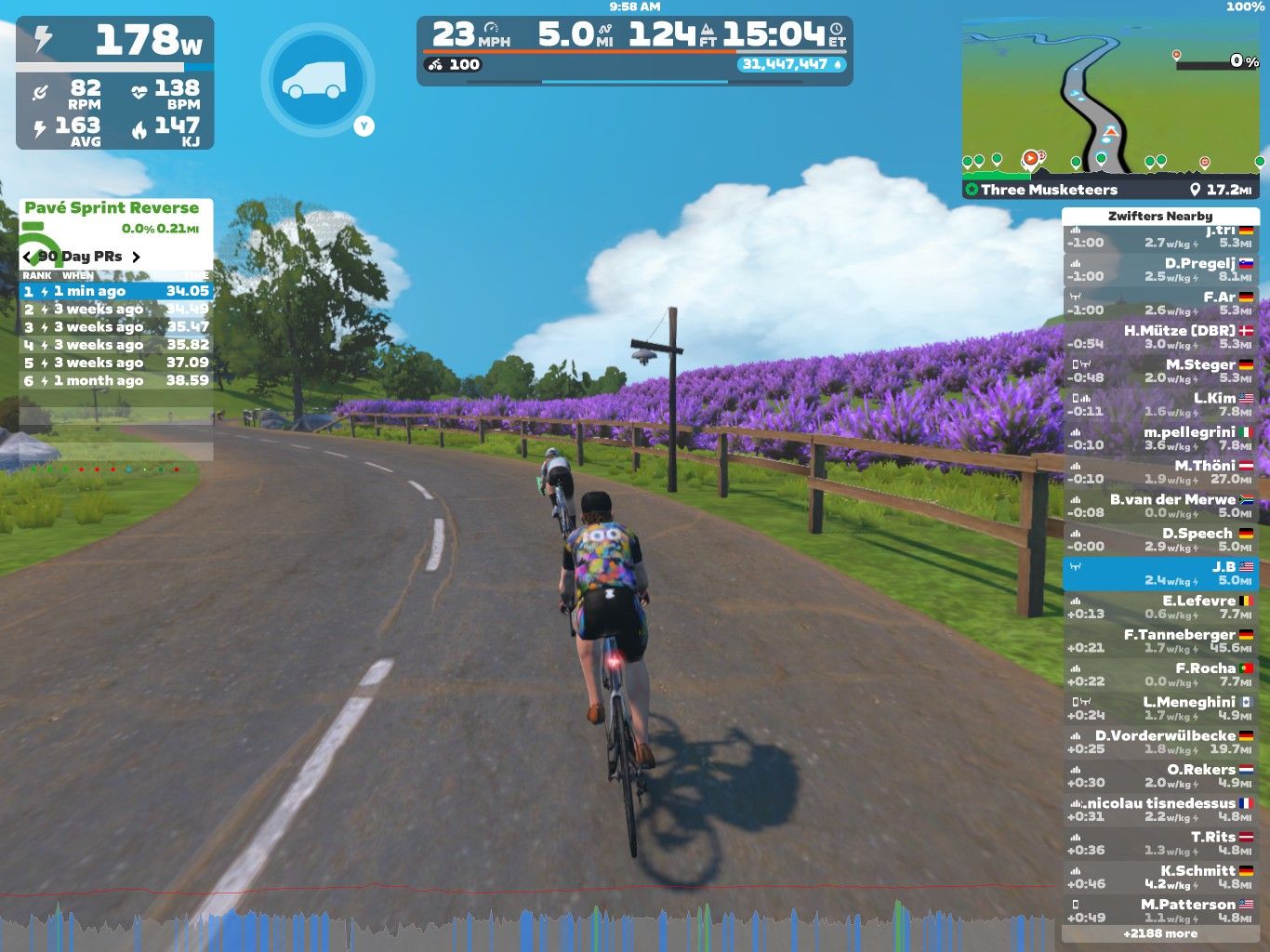The width and height of the screenshot is (1270, 952).
Task: Select rider D.Pregelj in Zwifters Nearby
Action: tap(1159, 270)
